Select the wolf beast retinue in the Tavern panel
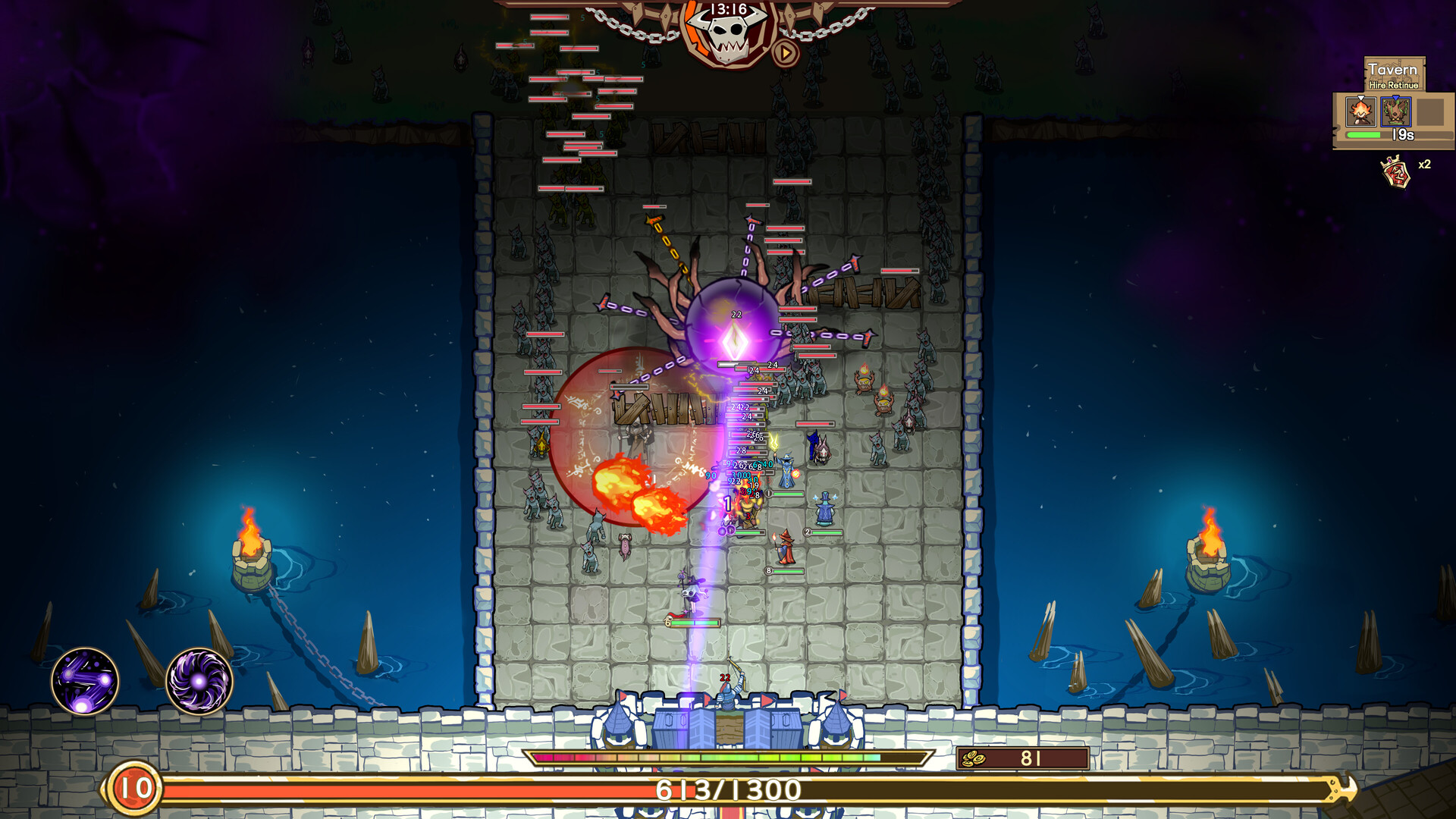The width and height of the screenshot is (1456, 819). (x=1396, y=112)
